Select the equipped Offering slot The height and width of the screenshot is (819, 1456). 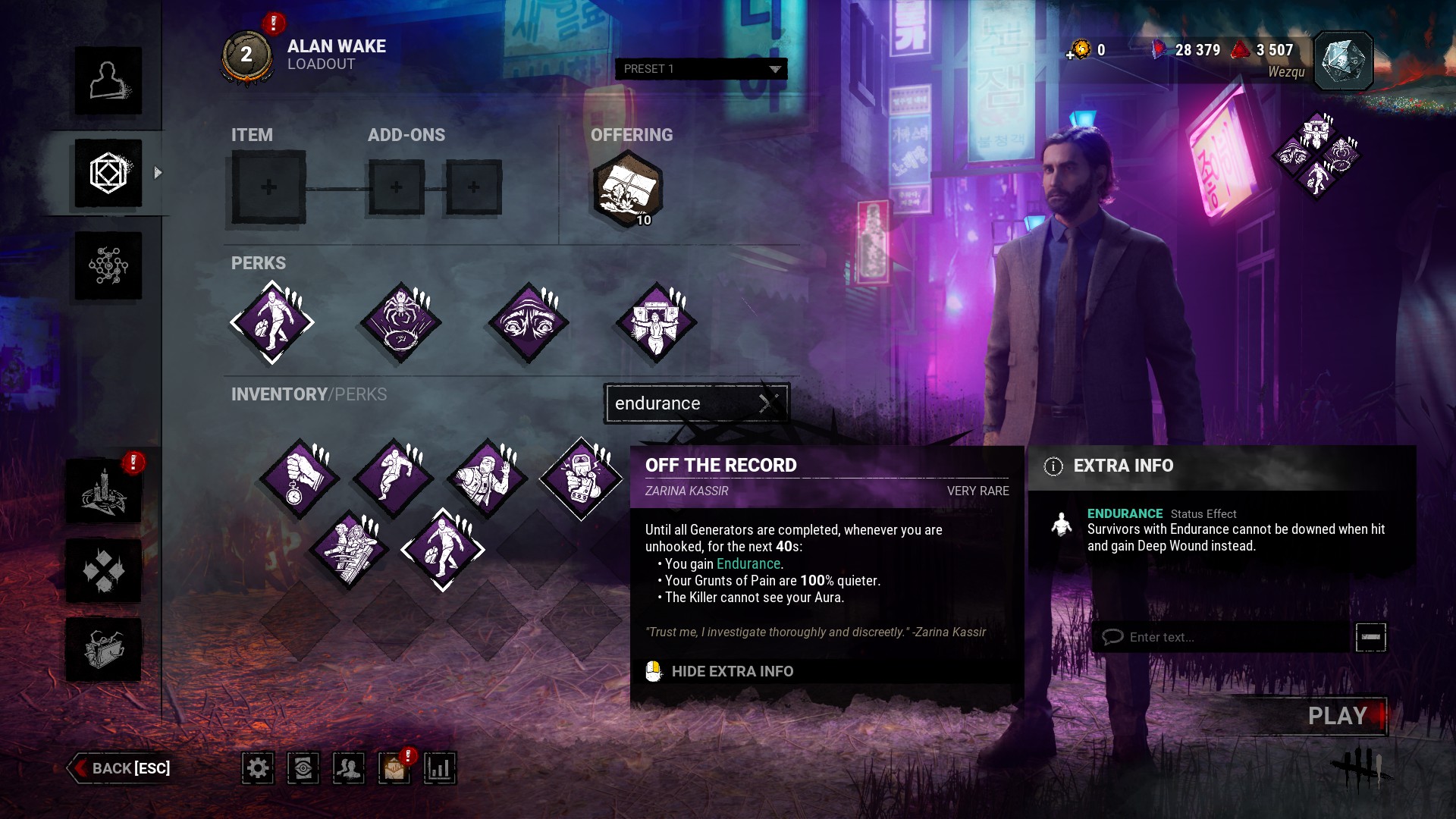627,189
